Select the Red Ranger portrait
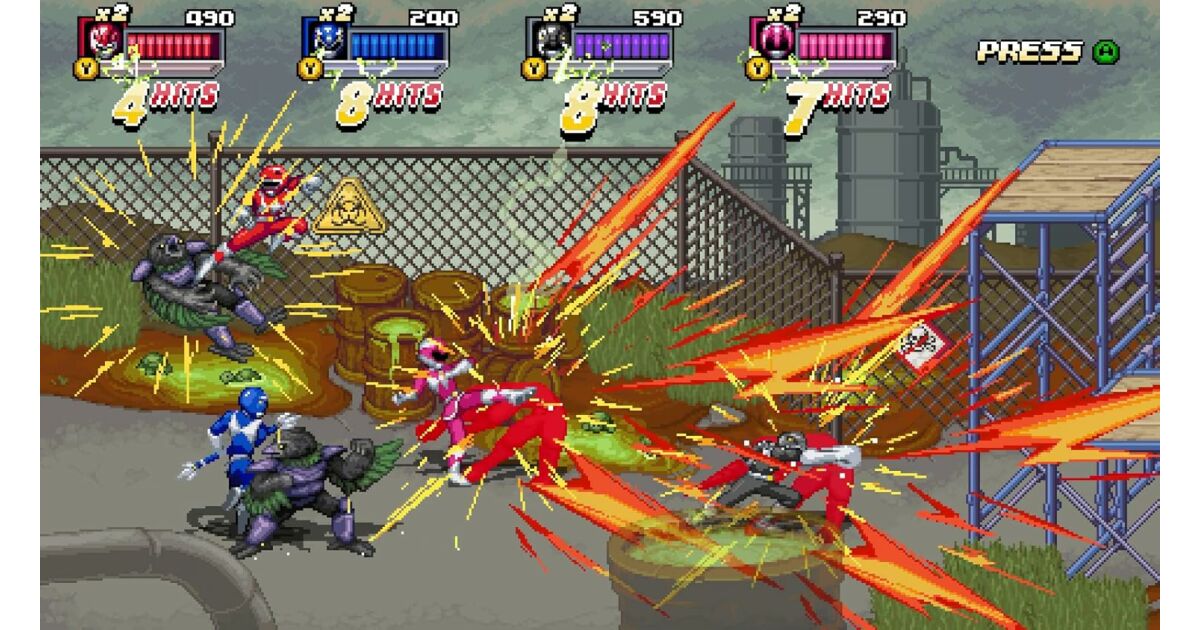1200x630 pixels. (x=101, y=39)
